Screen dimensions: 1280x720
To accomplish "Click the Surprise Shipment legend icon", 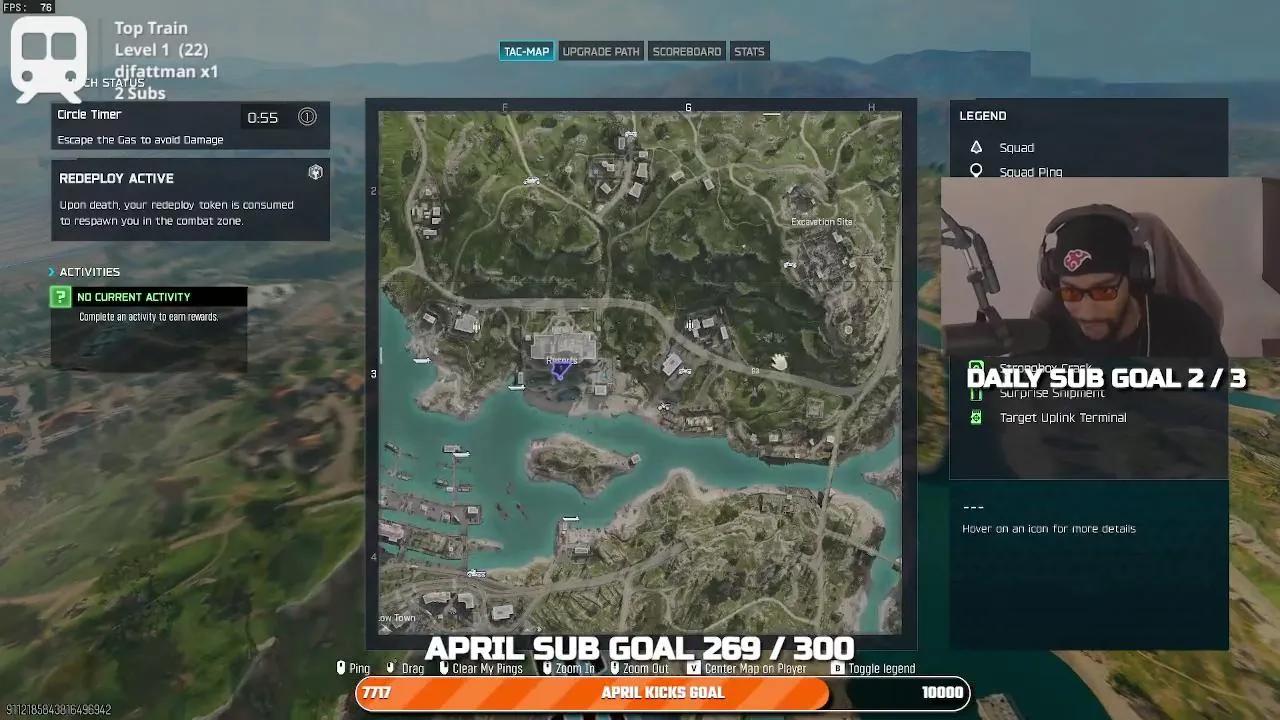I will pos(975,393).
